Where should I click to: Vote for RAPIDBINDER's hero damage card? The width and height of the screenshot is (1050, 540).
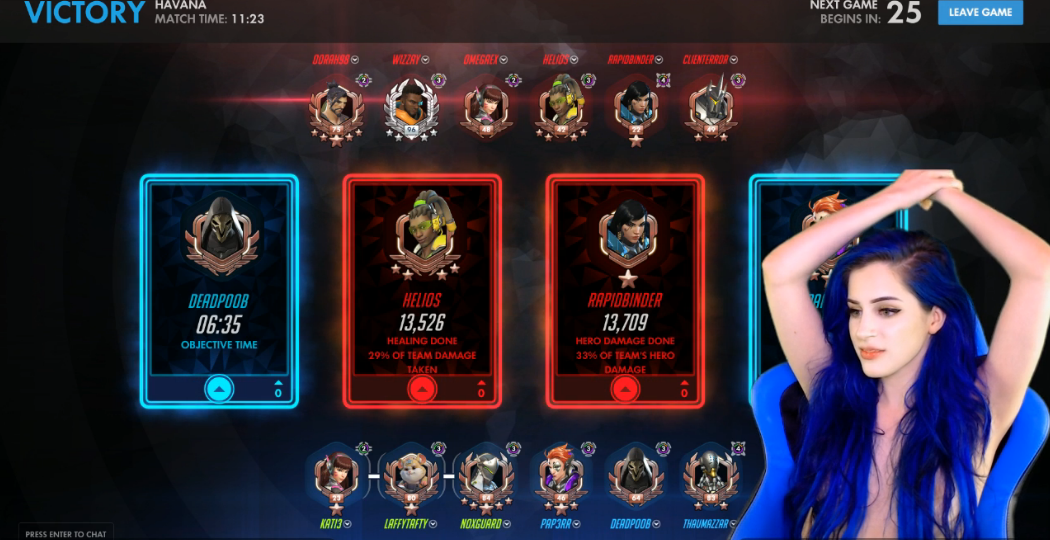[x=625, y=390]
